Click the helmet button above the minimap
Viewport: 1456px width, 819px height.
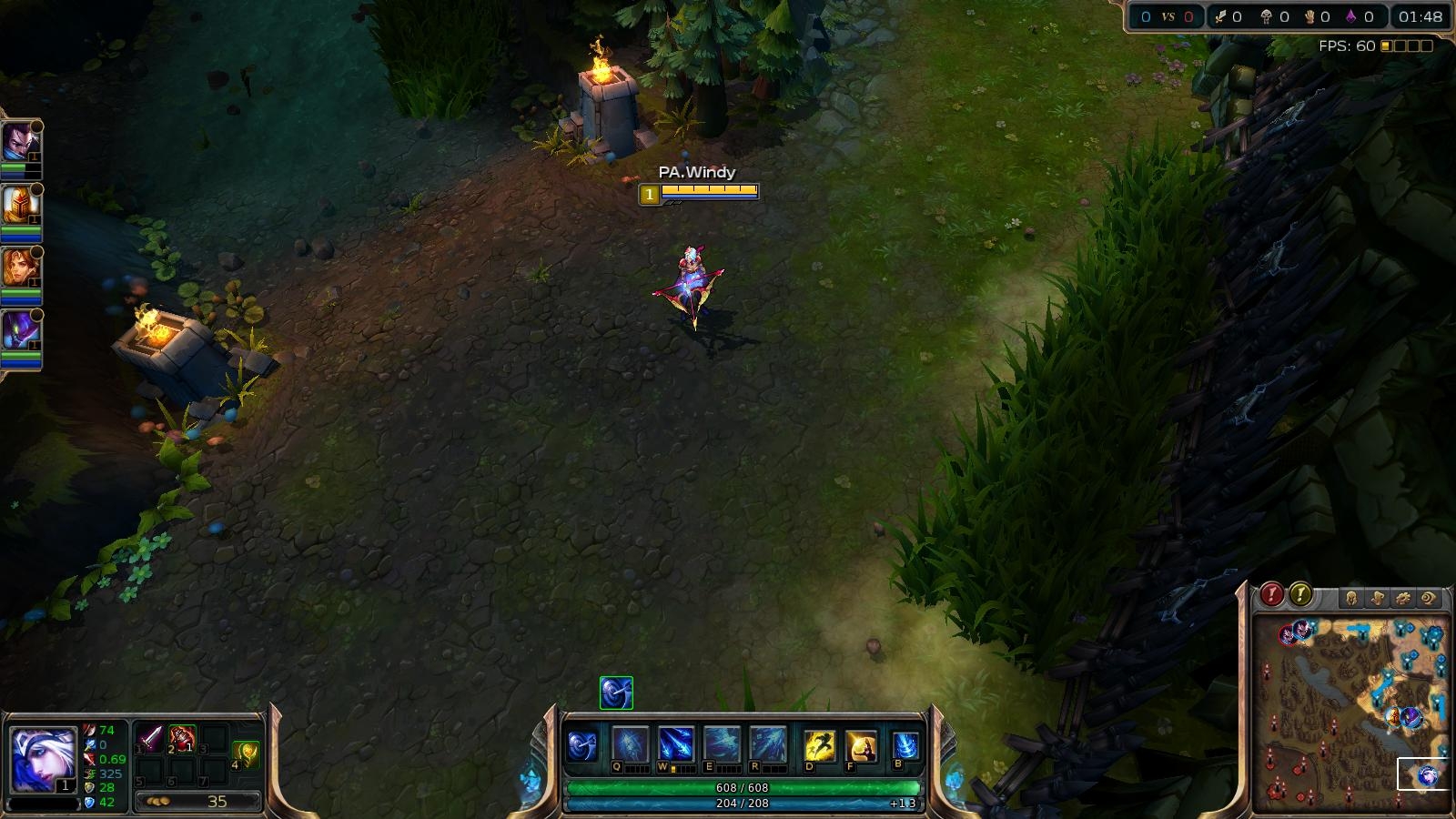click(1351, 598)
